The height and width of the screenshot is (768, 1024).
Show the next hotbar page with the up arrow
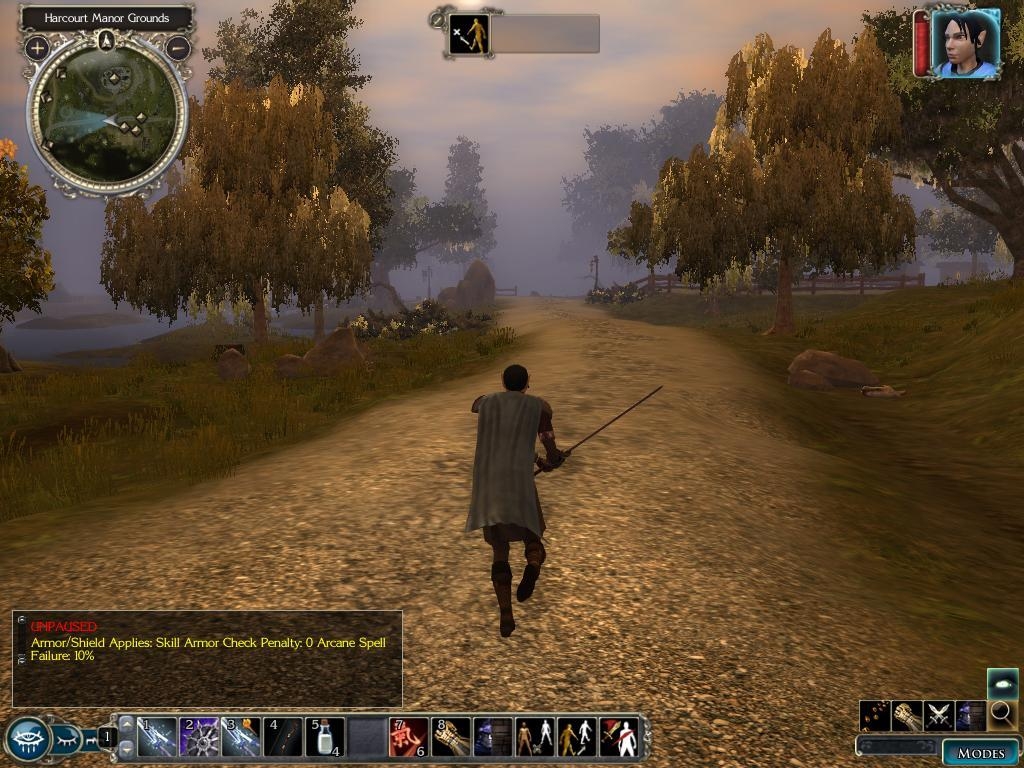pos(126,723)
